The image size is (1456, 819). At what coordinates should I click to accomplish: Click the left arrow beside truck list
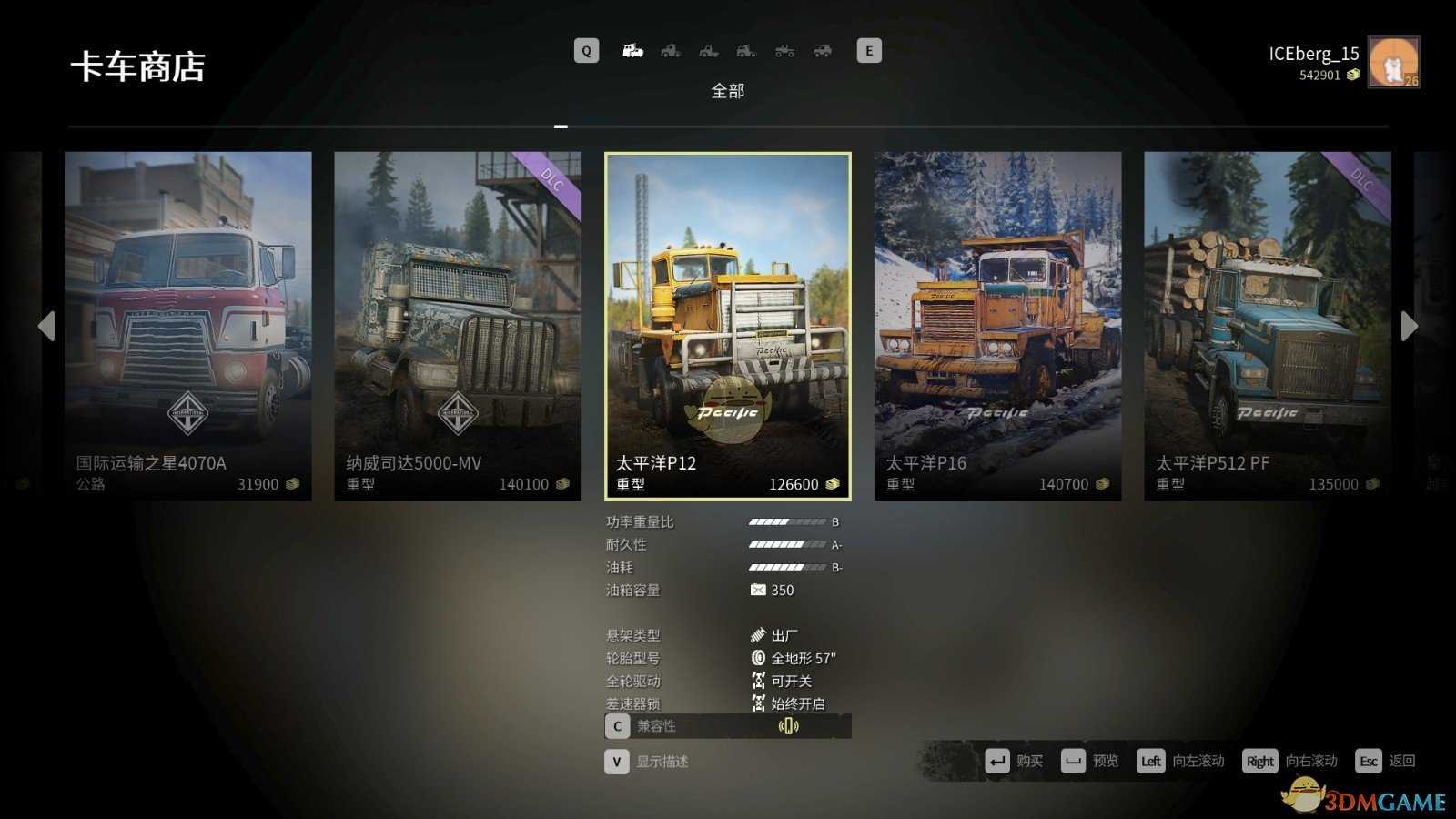[x=46, y=326]
